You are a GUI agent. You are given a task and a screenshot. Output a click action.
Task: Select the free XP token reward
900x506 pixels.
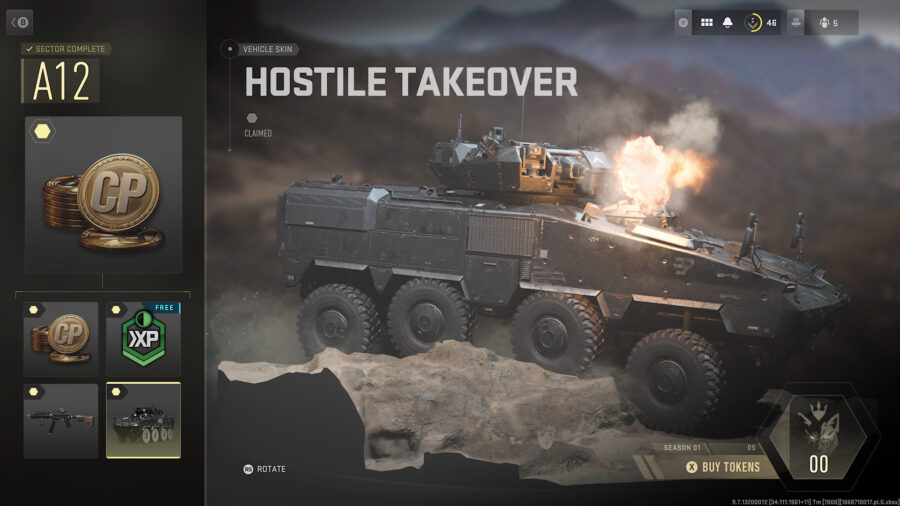pos(143,339)
